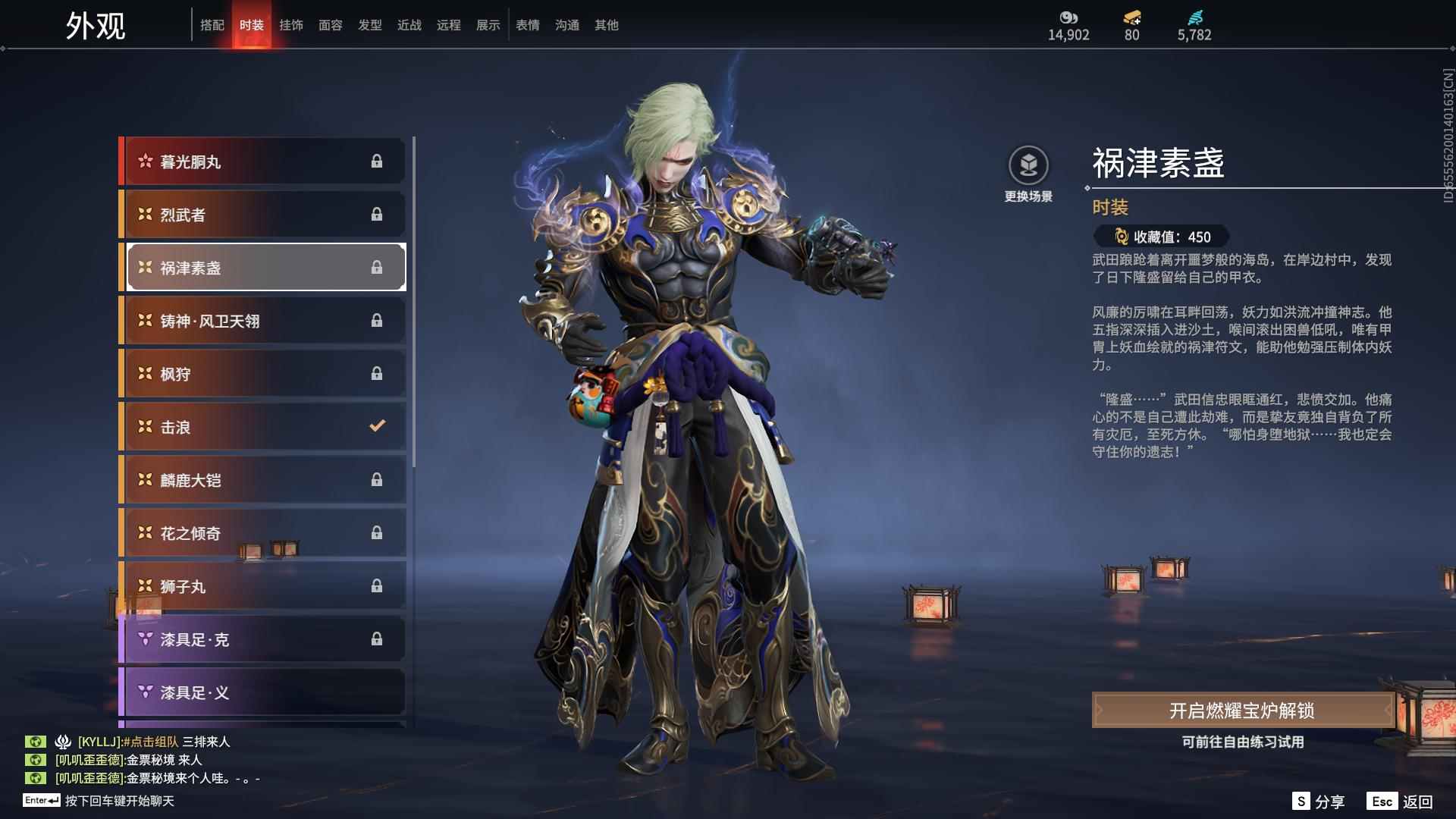Toggle the lock on 花之倾奇
Image resolution: width=1456 pixels, height=819 pixels.
pos(377,533)
